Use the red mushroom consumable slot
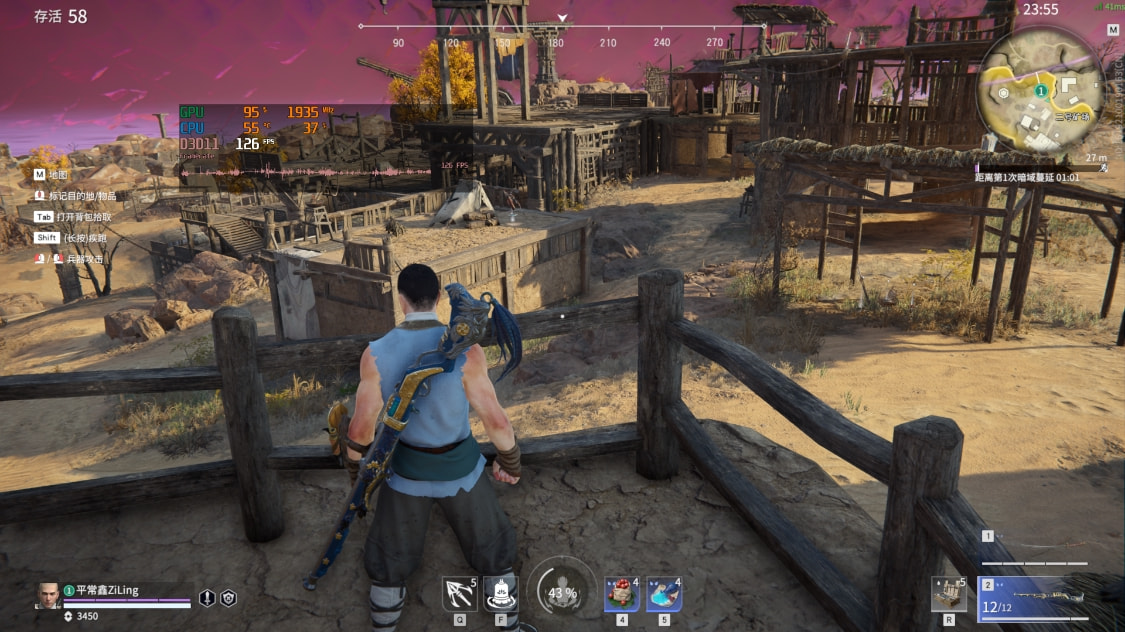Viewport: 1125px width, 632px height. point(621,595)
